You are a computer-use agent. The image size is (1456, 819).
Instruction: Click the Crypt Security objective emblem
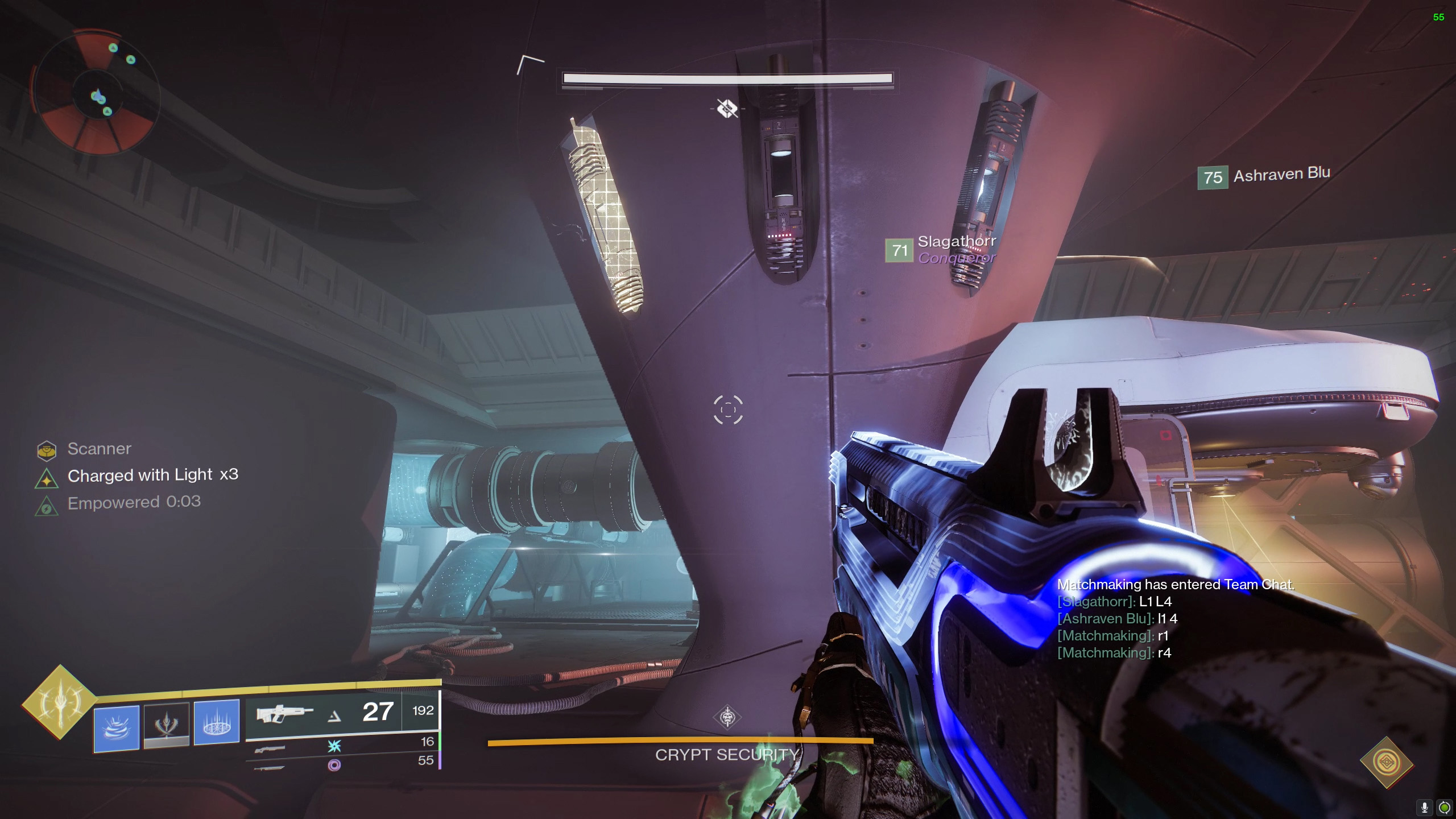(727, 717)
